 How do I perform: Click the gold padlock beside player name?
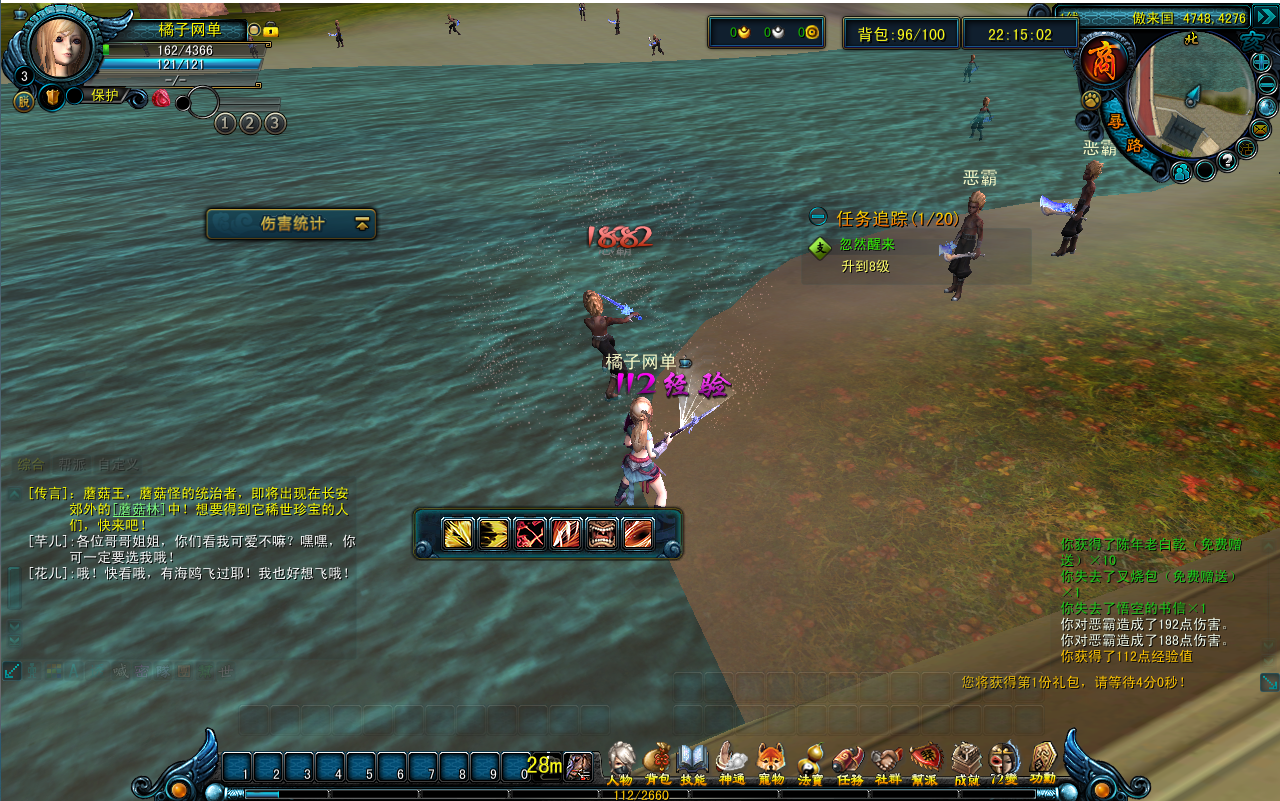[270, 31]
